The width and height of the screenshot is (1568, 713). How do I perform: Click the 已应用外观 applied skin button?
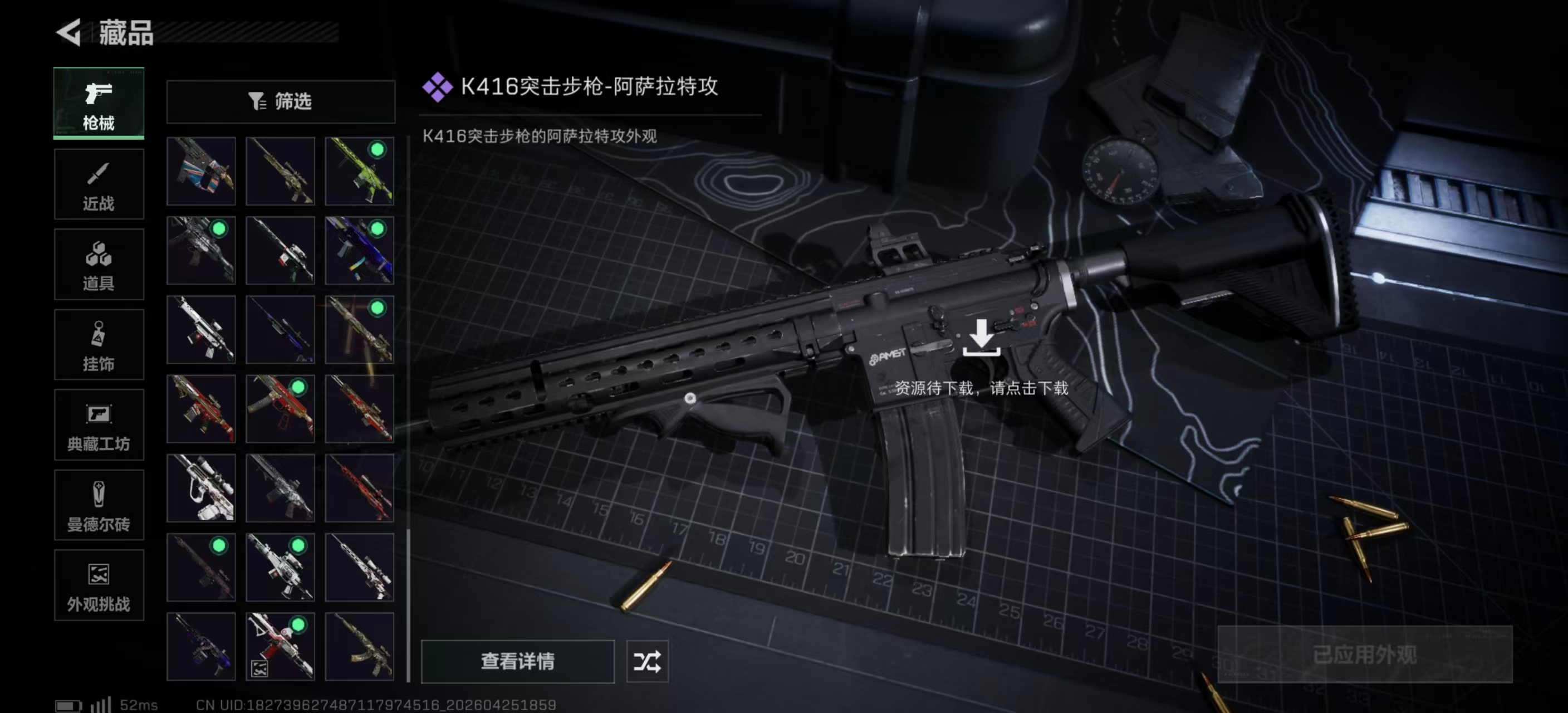click(x=1364, y=655)
